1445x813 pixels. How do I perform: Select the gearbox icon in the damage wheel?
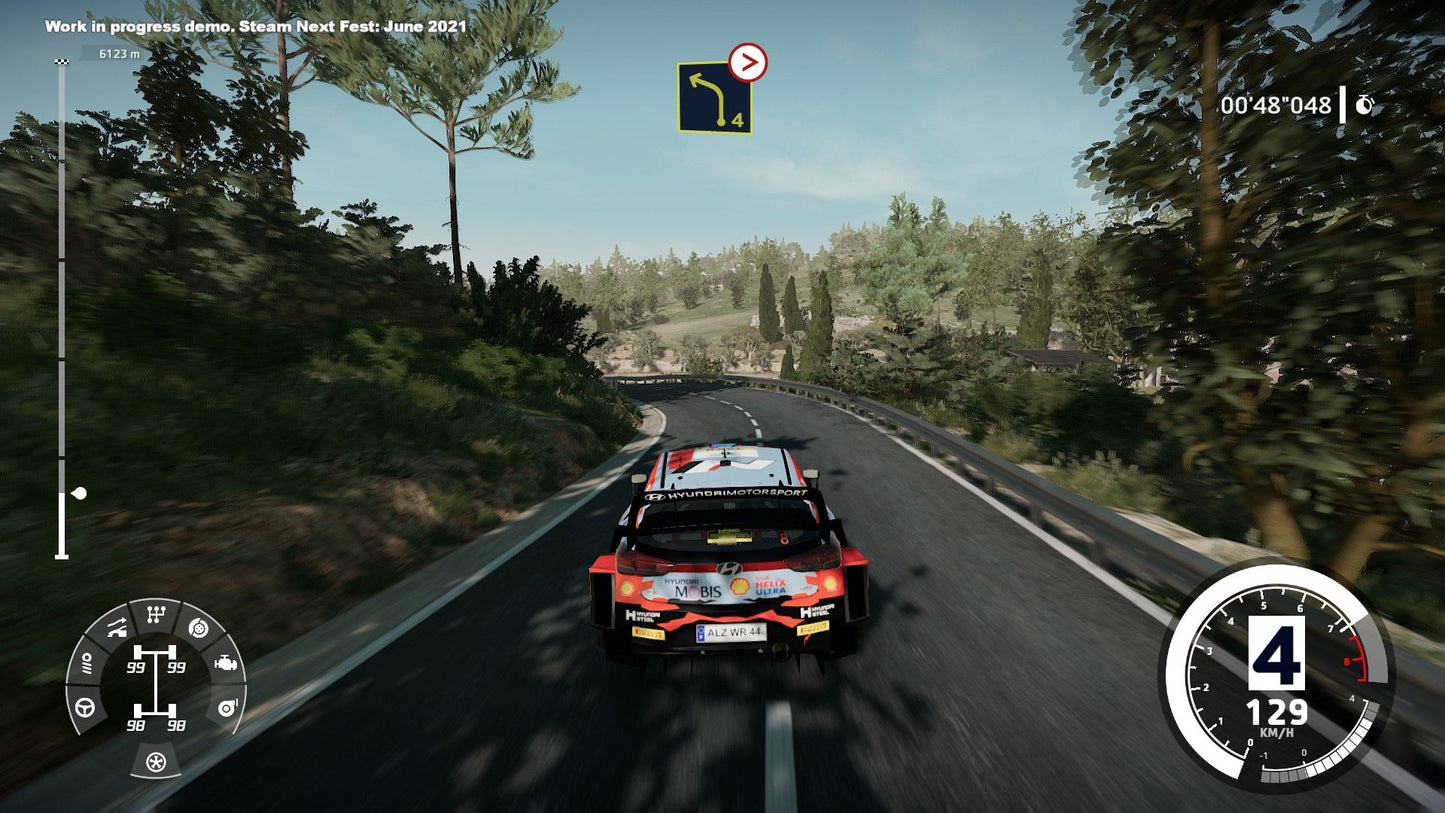[x=156, y=612]
